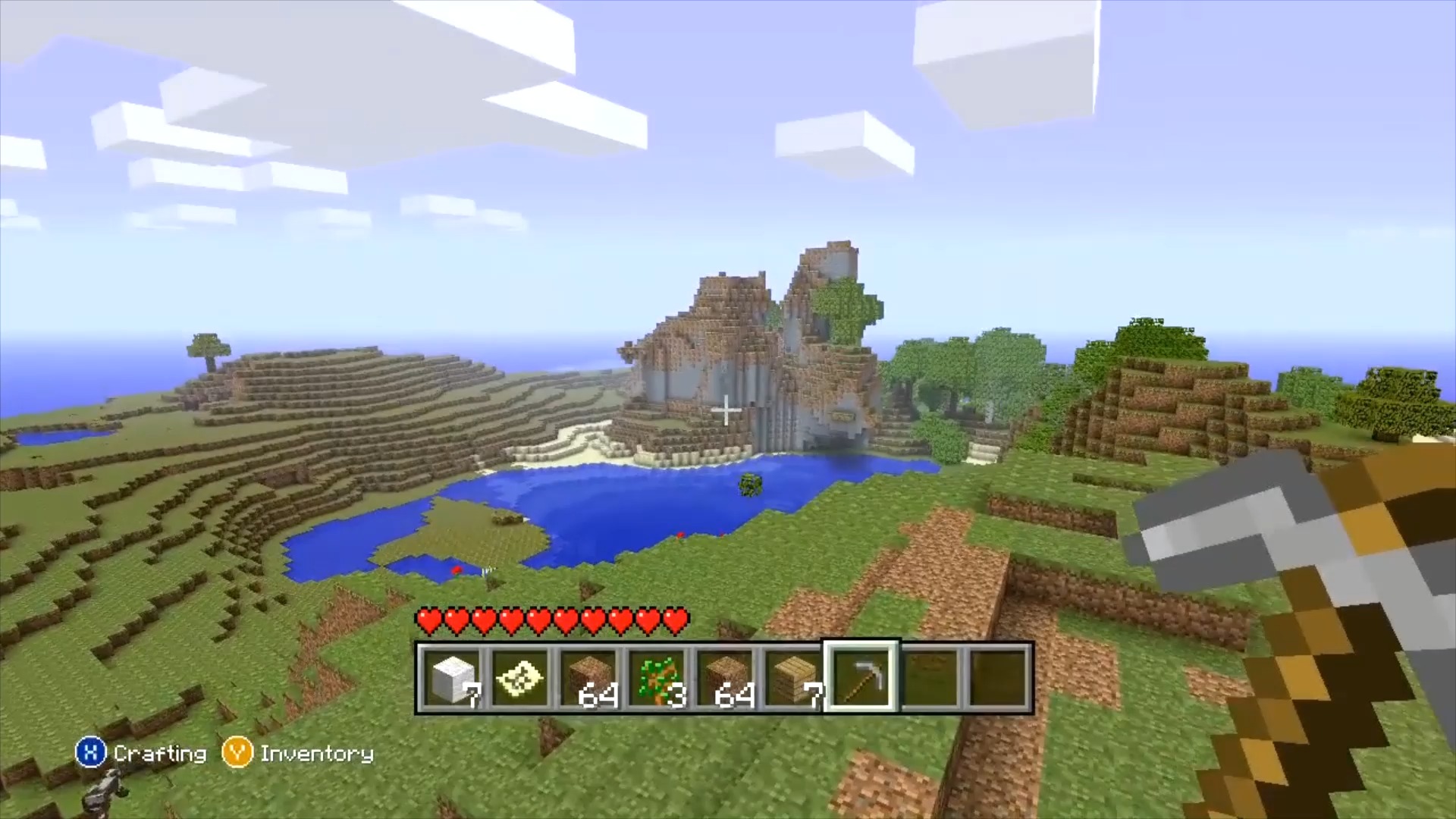Select the second dirt stack of 64

click(x=727, y=677)
